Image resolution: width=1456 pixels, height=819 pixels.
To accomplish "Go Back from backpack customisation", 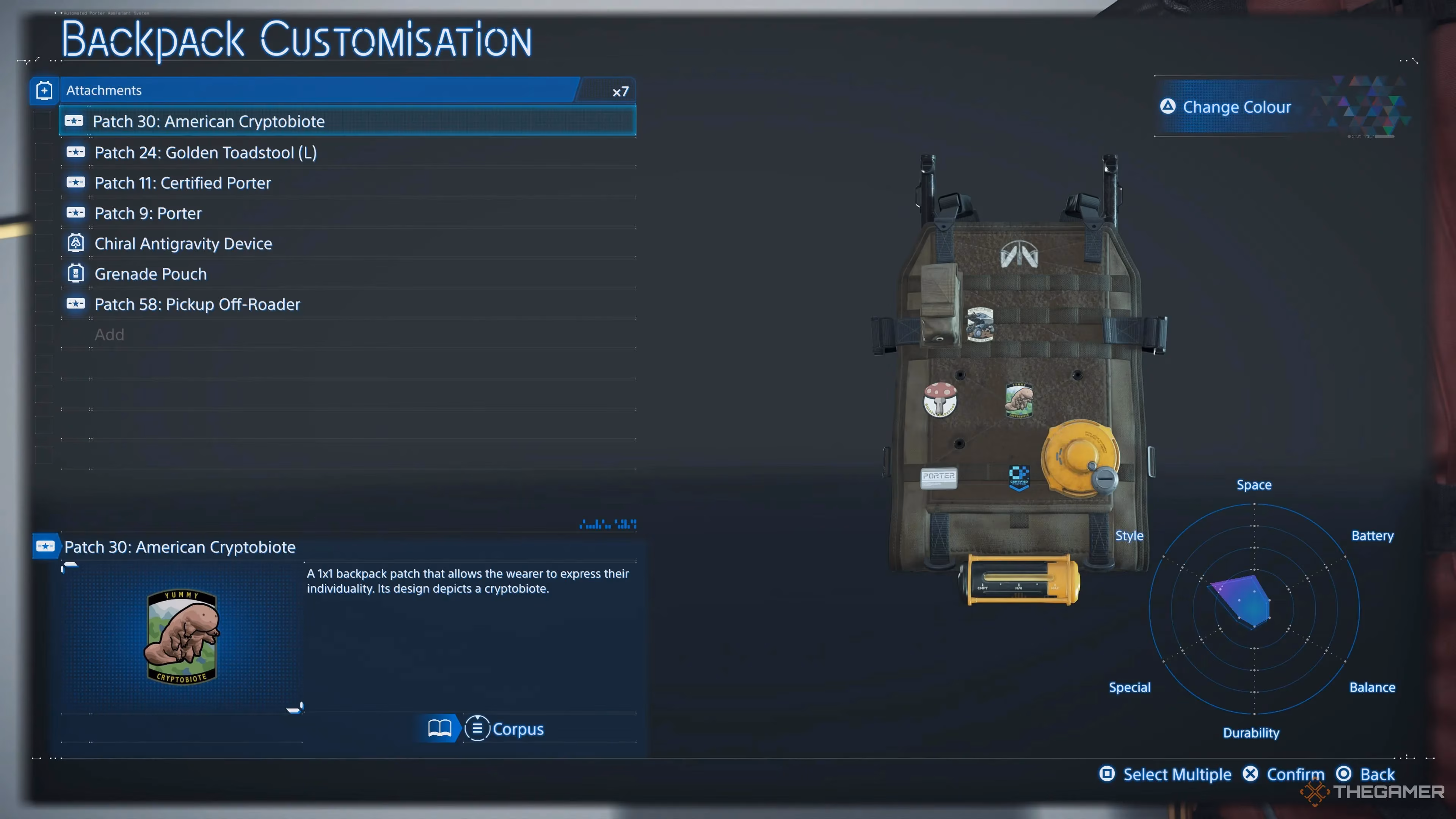I will coord(1365,774).
